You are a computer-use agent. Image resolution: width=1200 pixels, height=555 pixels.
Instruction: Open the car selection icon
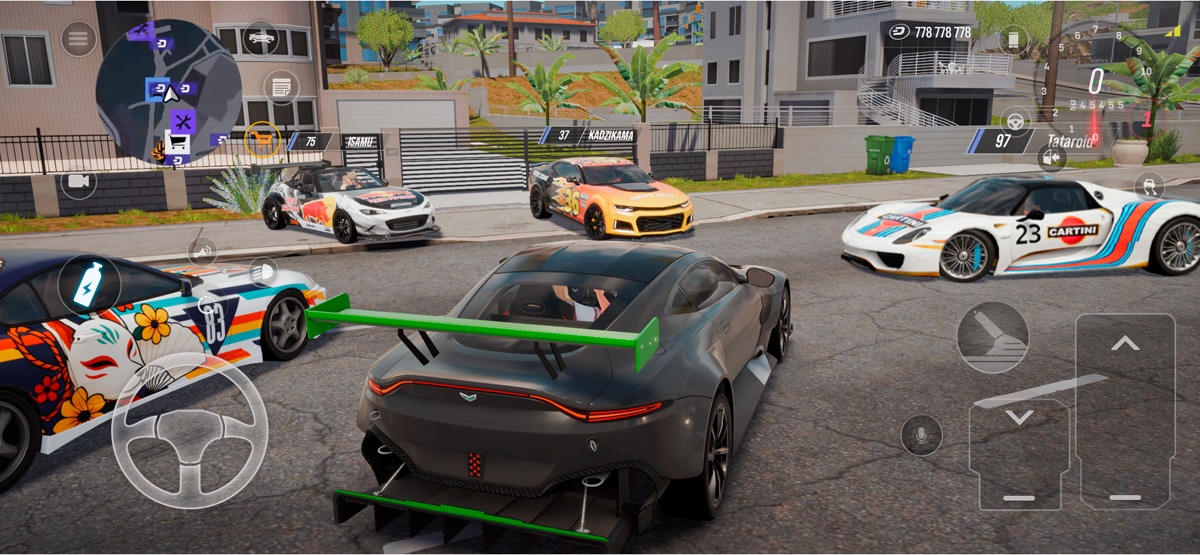[x=261, y=38]
